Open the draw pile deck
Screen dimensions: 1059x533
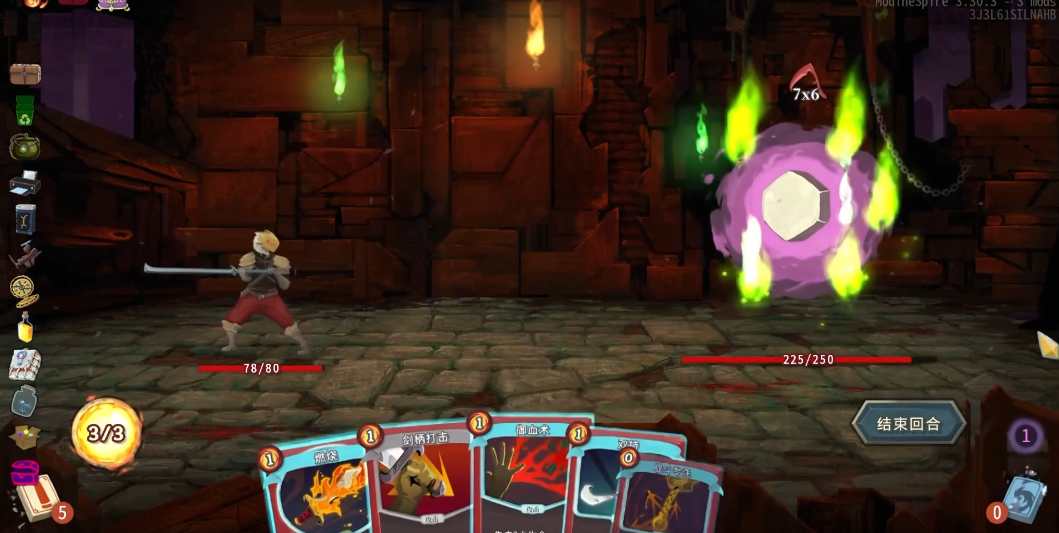(36, 499)
